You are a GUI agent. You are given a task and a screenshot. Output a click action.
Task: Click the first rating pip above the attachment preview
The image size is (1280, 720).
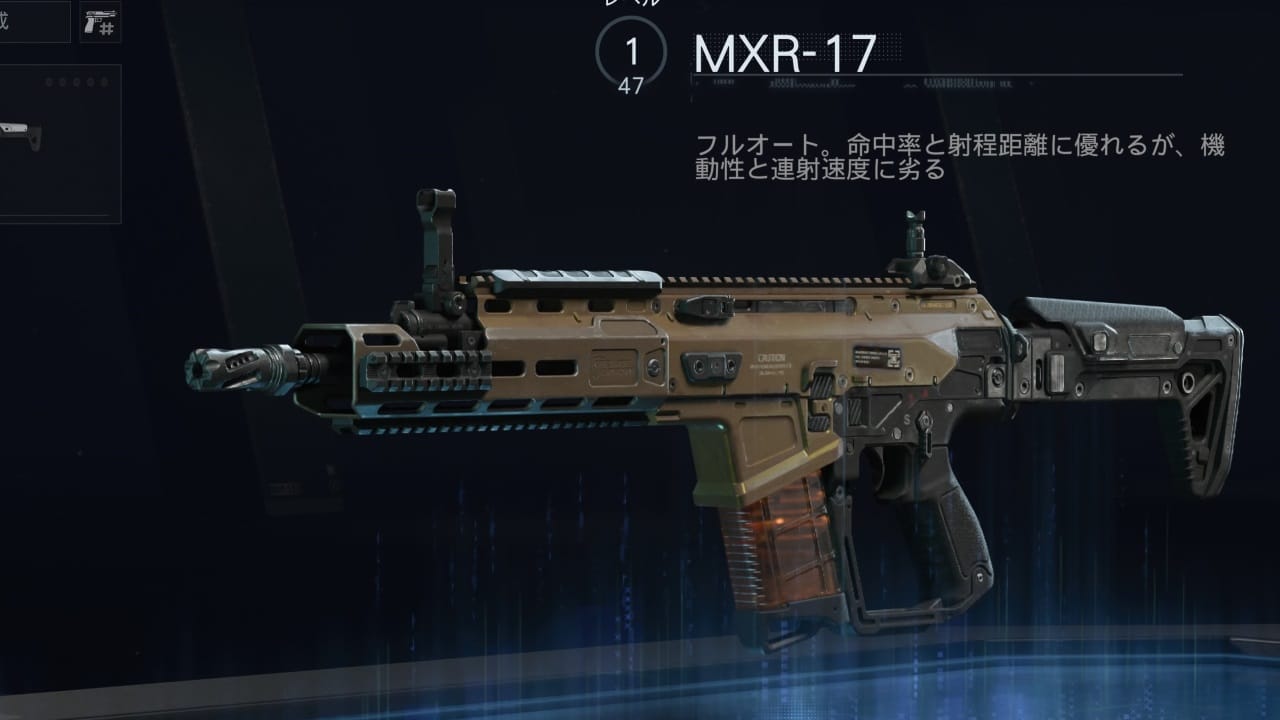click(49, 82)
